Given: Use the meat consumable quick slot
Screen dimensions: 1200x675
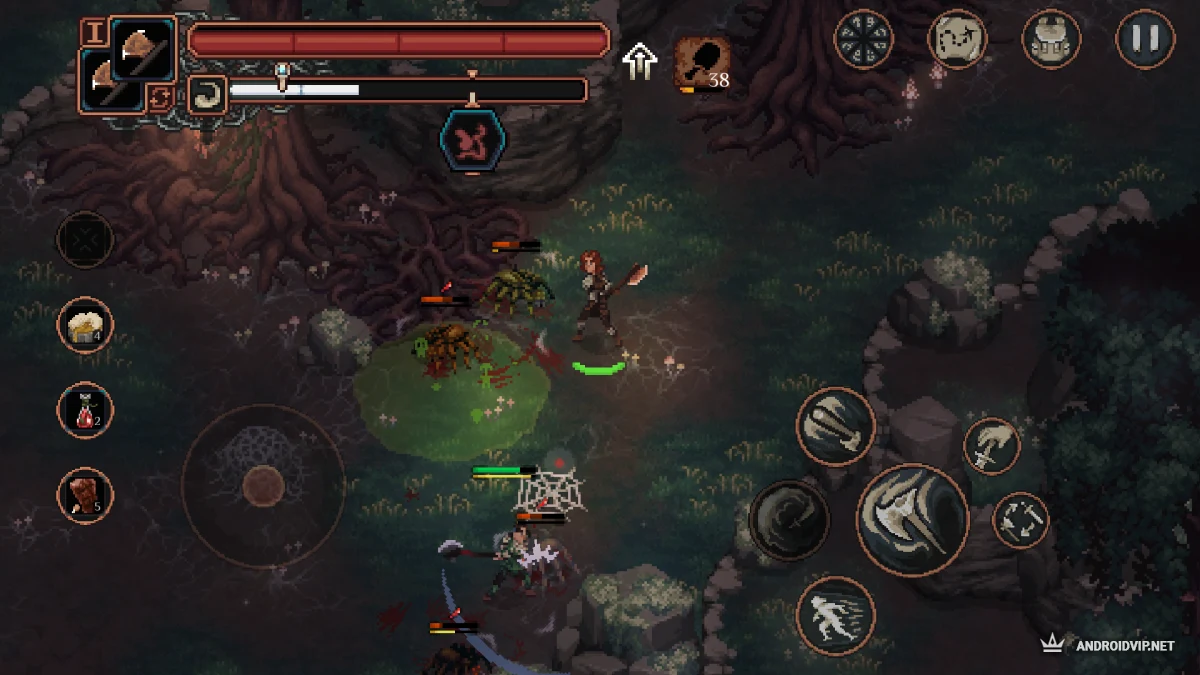Looking at the screenshot, I should (x=85, y=495).
